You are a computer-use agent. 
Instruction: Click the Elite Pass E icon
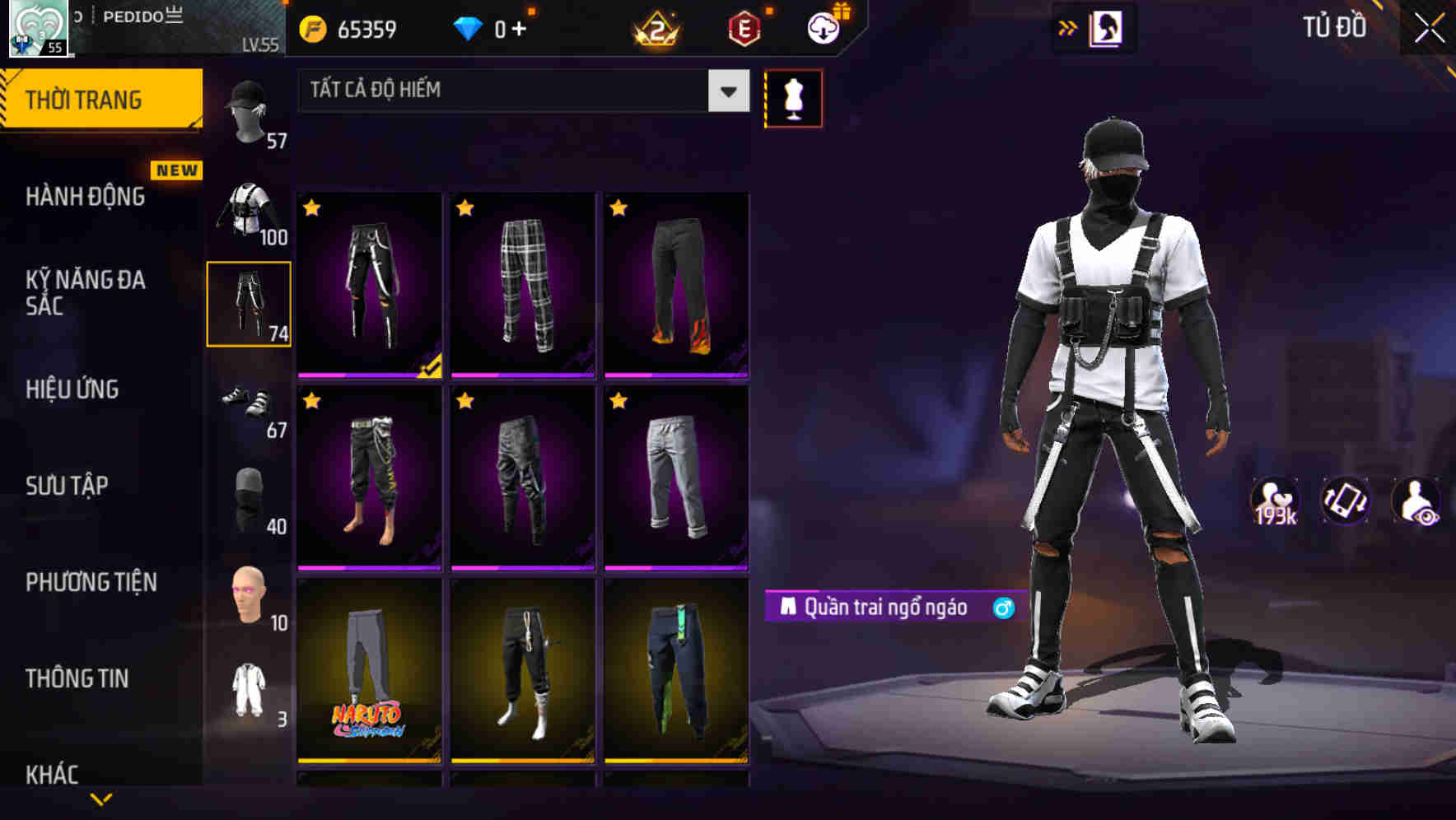742,29
